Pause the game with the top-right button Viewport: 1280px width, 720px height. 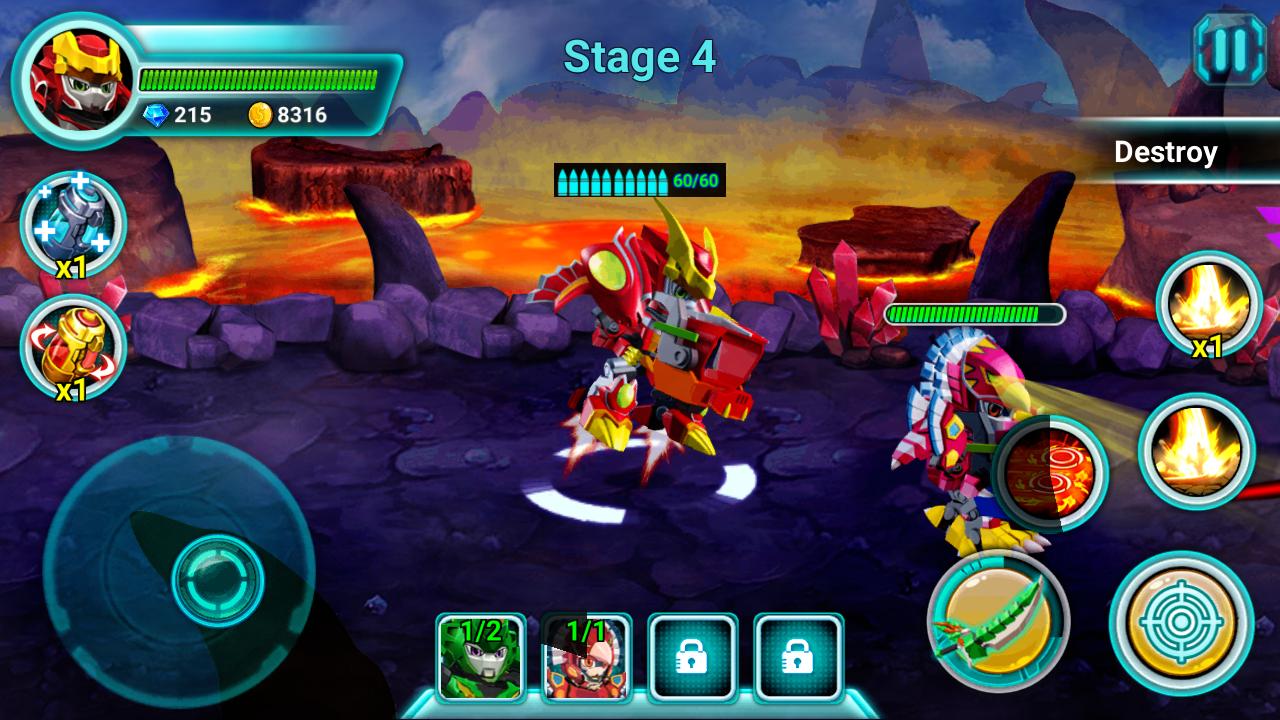(1229, 49)
